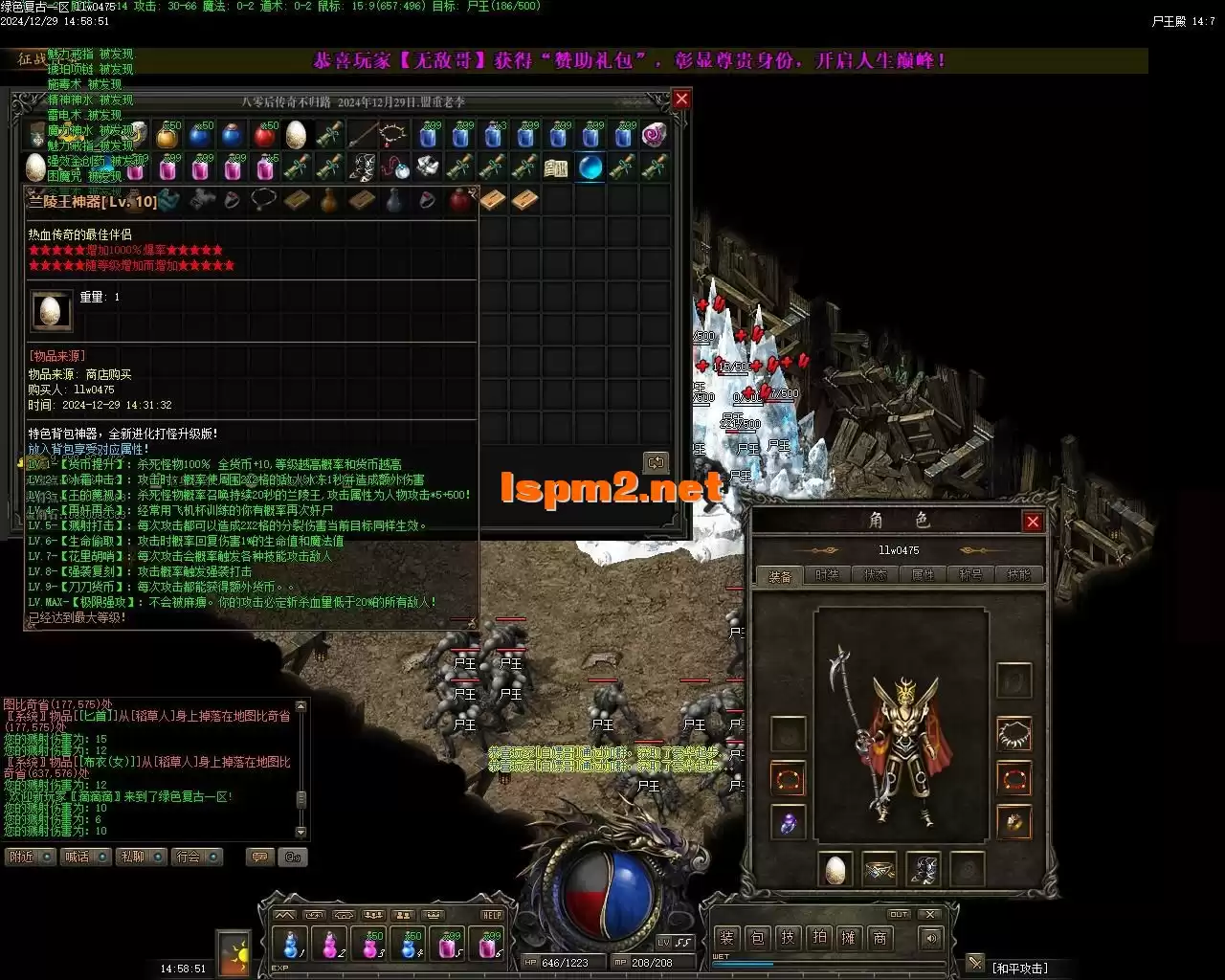Select the 称号 title tab
This screenshot has height=980, width=1225.
pos(971,575)
